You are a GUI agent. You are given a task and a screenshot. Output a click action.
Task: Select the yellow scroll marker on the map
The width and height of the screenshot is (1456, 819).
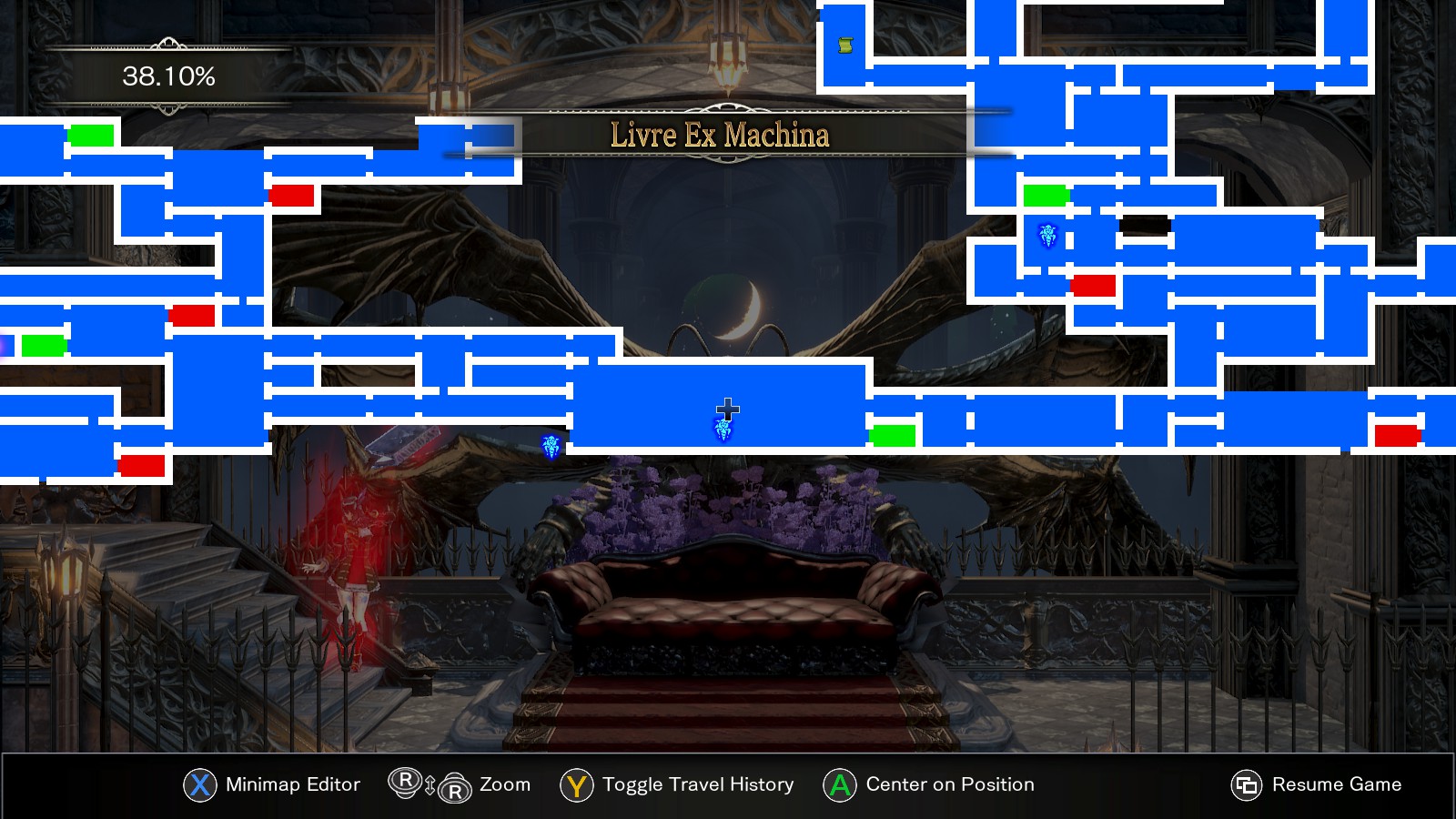click(x=845, y=45)
